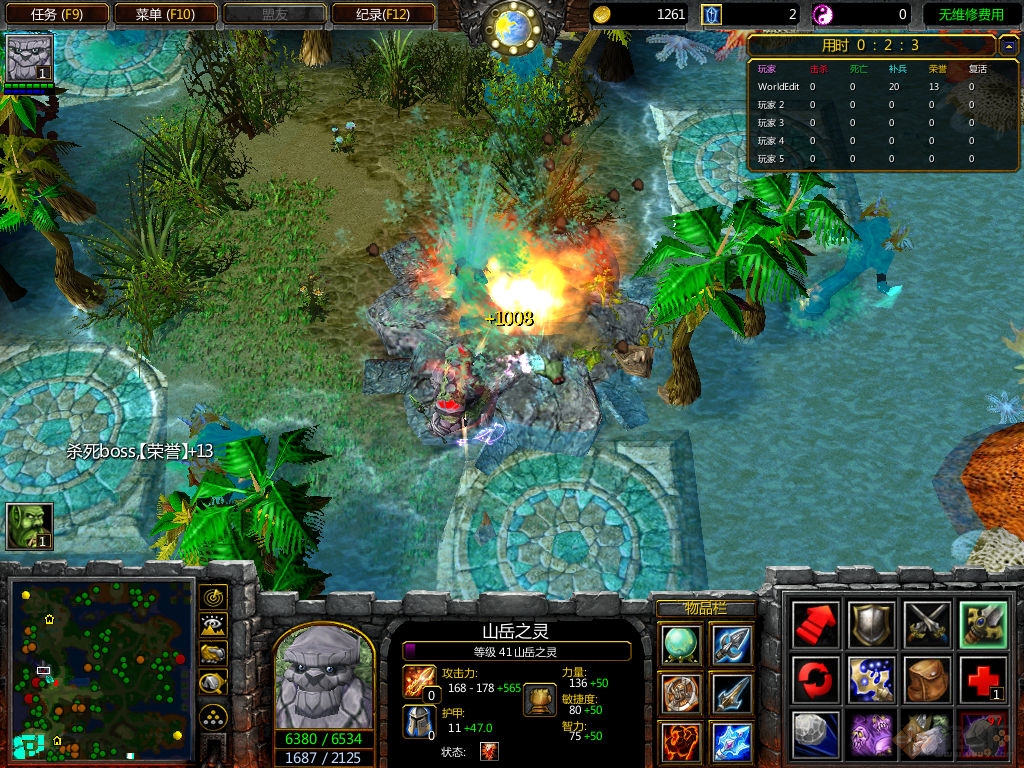Toggle minimap ally color handshake button
The width and height of the screenshot is (1024, 768).
coord(212,653)
